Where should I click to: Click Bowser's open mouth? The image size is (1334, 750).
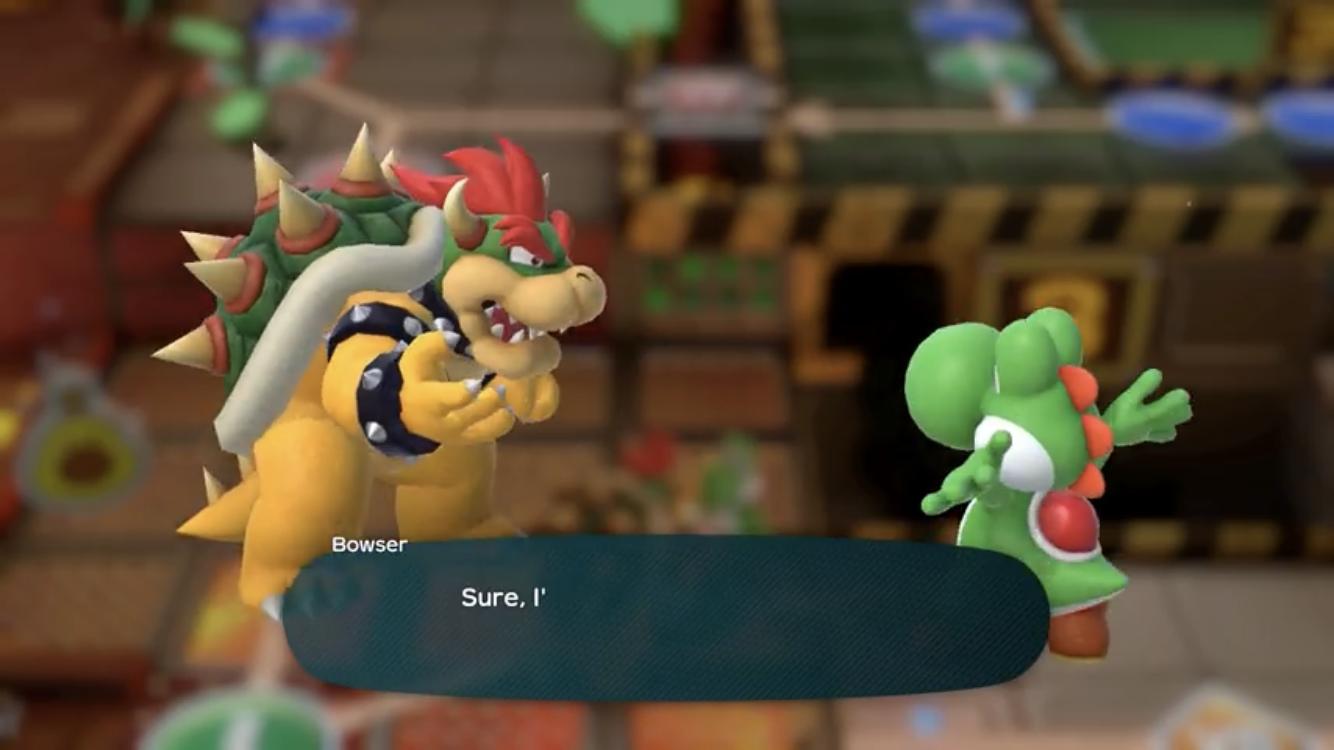coord(505,322)
